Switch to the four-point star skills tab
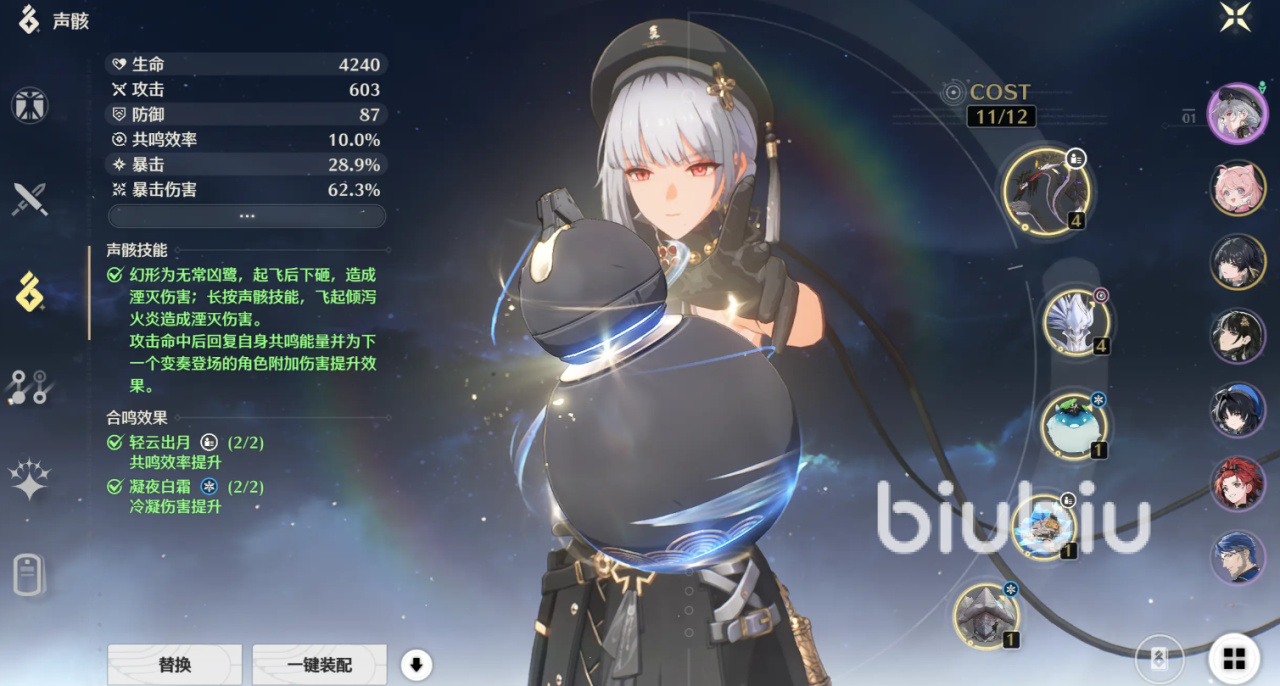The image size is (1280, 686). click(30, 480)
